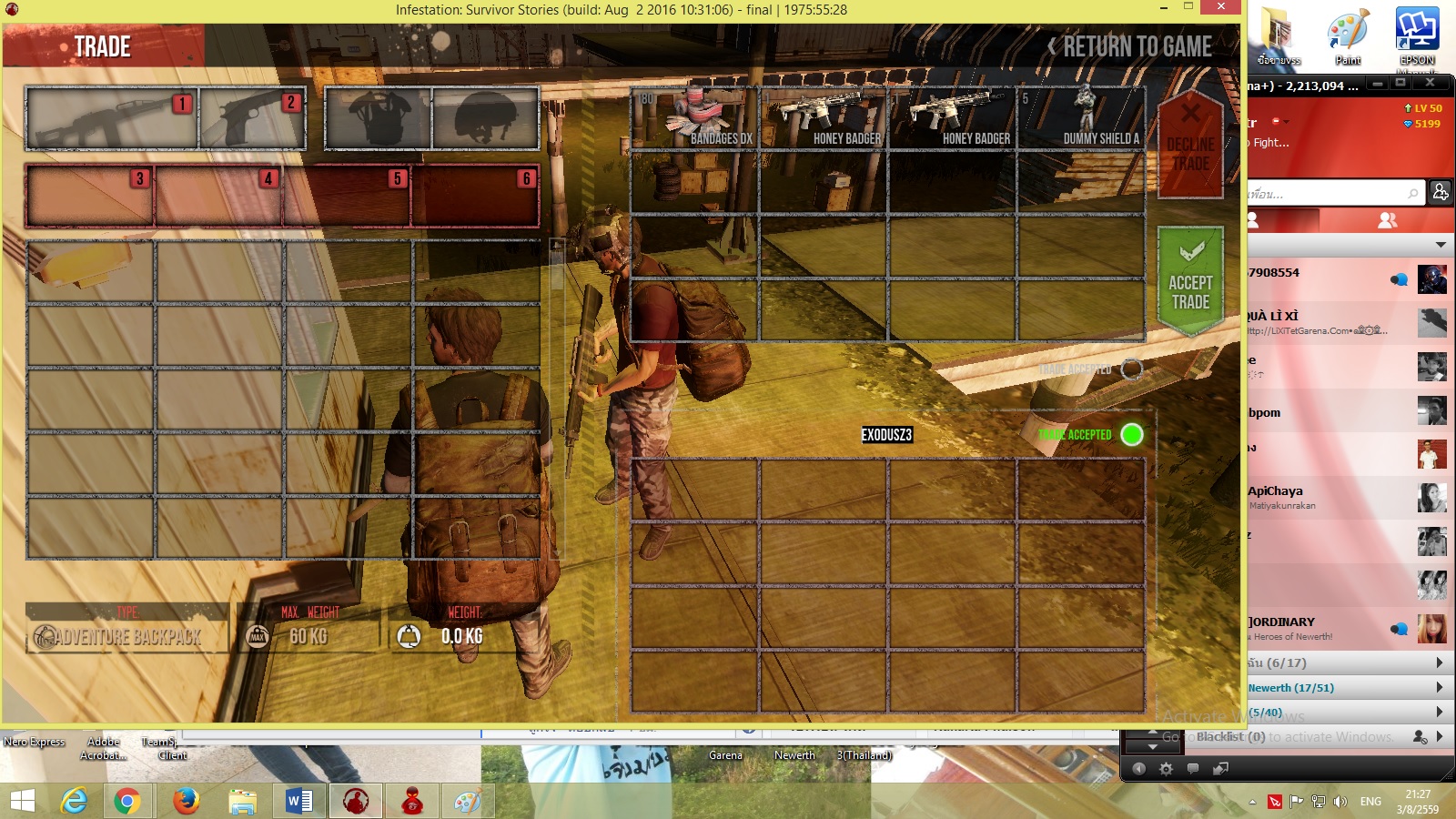The image size is (1456, 819).
Task: Select the Bandages DX trade item
Action: pos(695,118)
